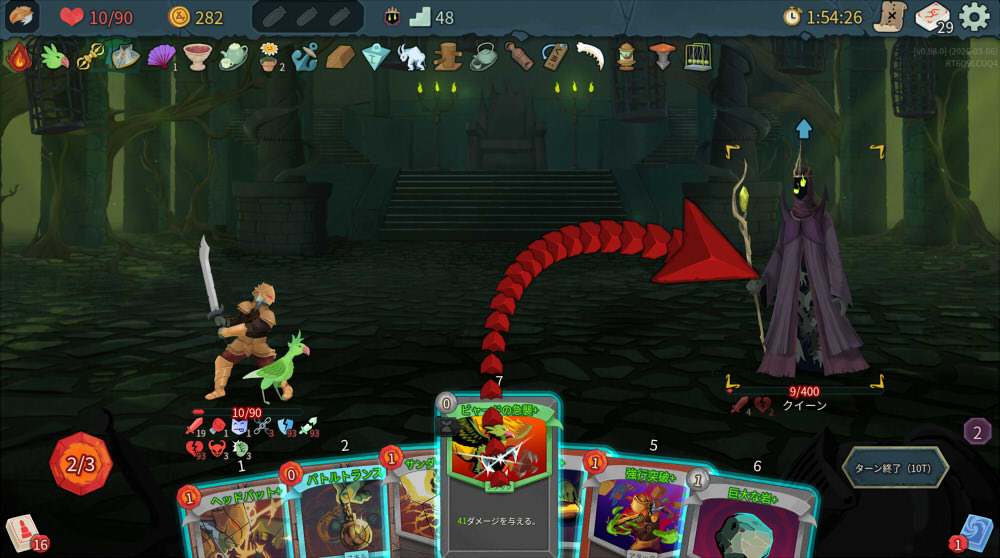View the full deck of 29 cards
Viewport: 1000px width, 558px height.
[932, 17]
